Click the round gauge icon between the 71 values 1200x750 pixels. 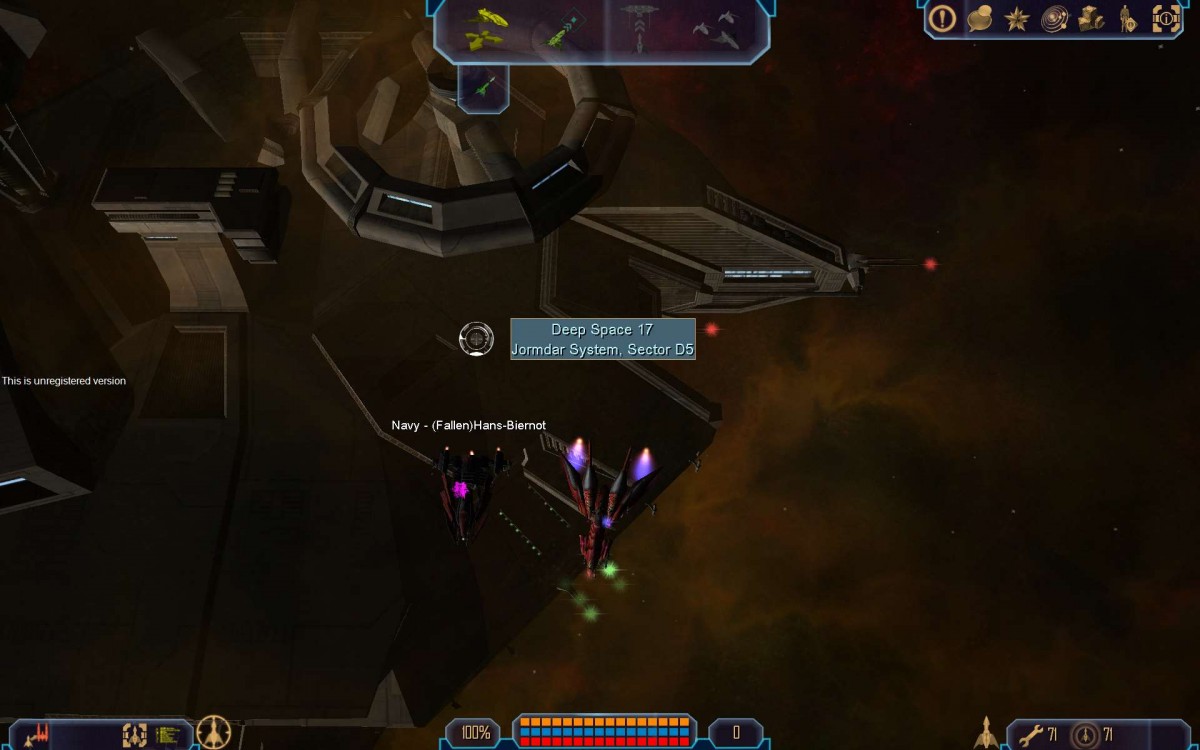[x=1084, y=735]
